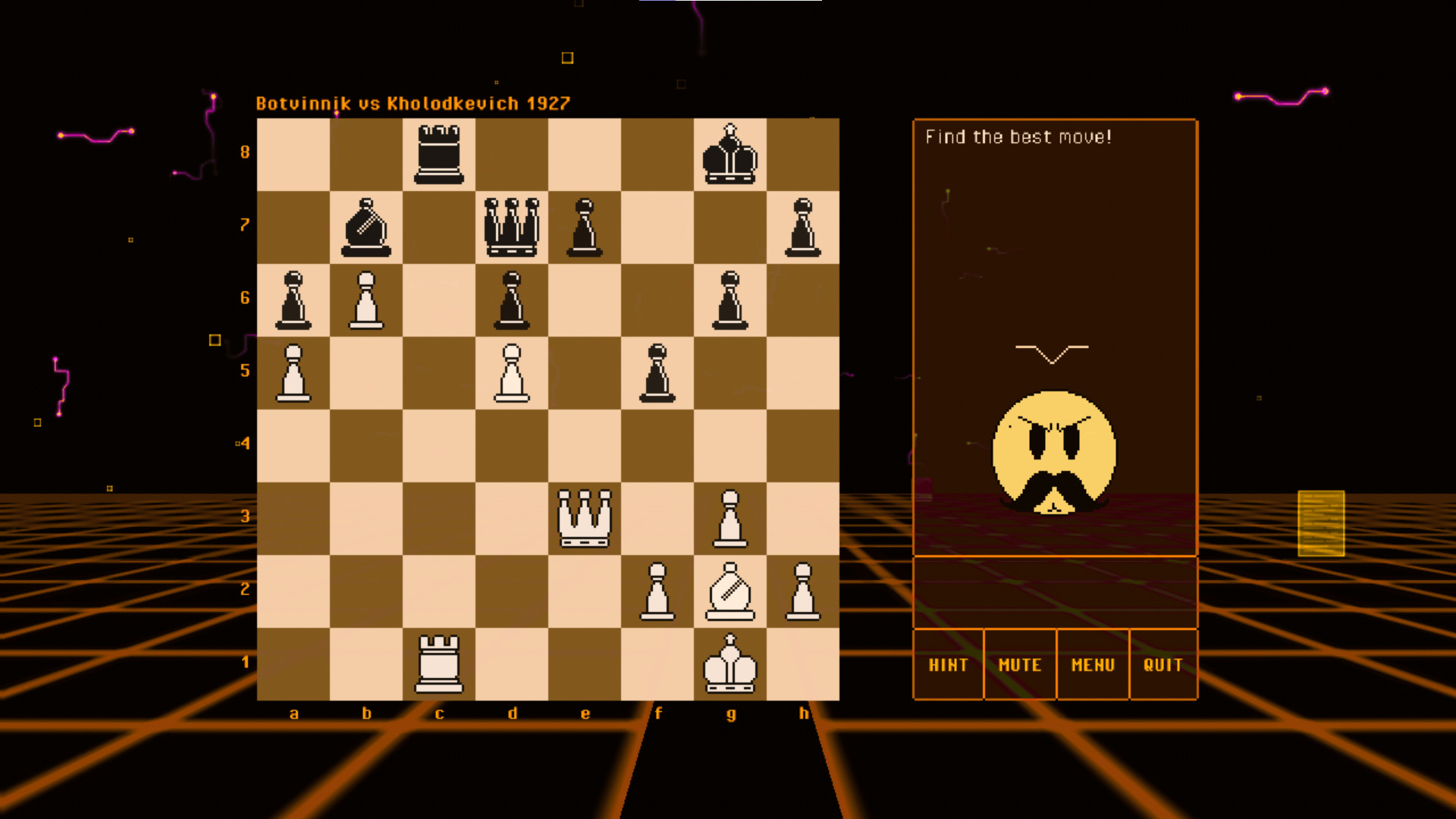This screenshot has height=819, width=1456.
Task: Select the black bishop on b7
Action: [x=367, y=225]
